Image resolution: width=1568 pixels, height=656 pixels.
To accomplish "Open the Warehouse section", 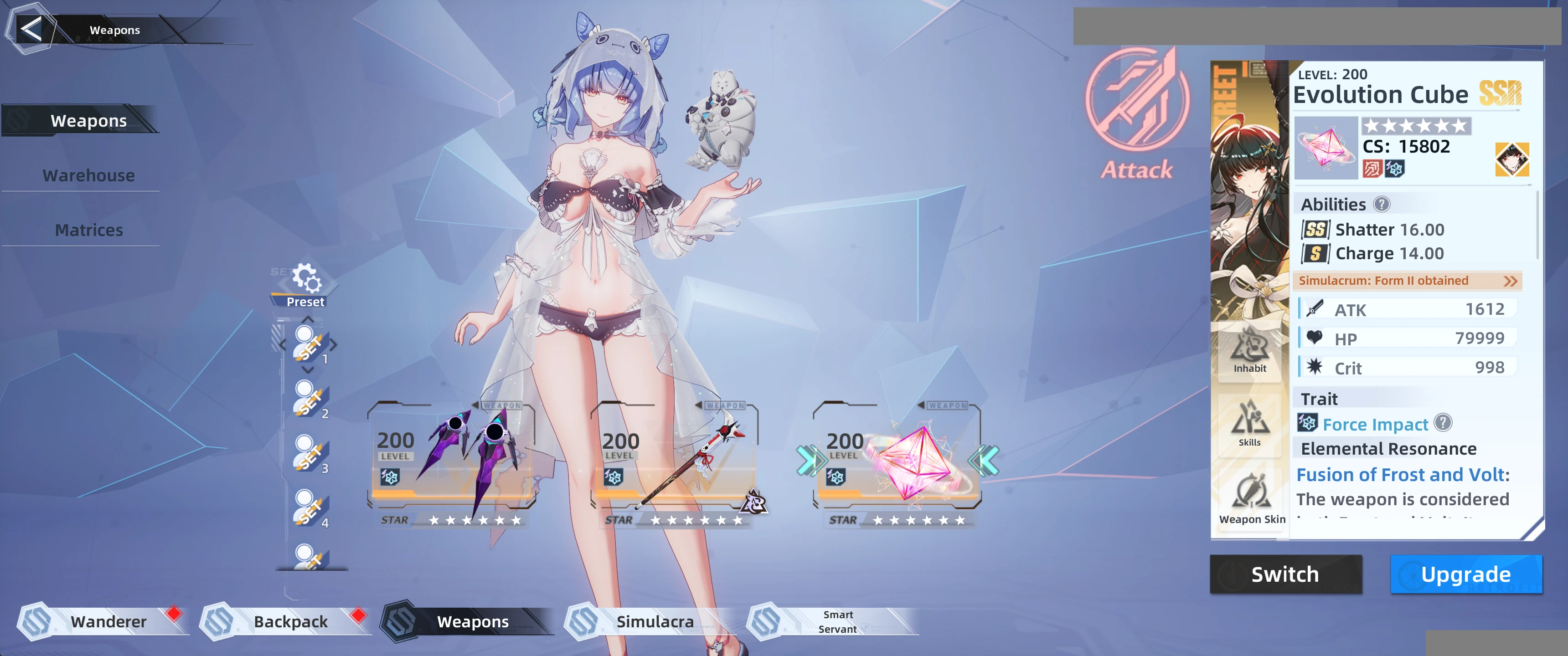I will (89, 175).
